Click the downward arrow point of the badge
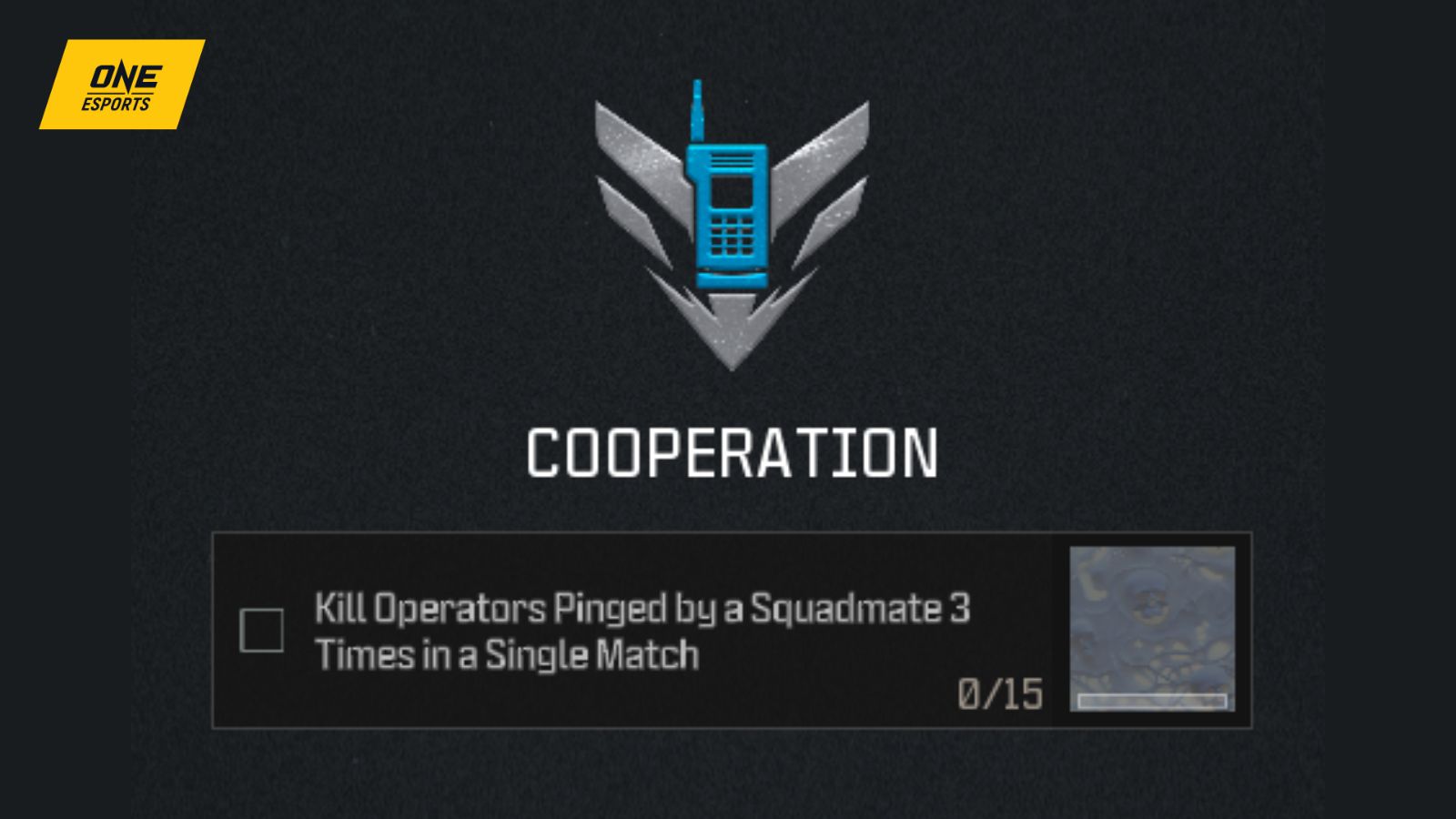This screenshot has height=819, width=1456. click(x=733, y=346)
